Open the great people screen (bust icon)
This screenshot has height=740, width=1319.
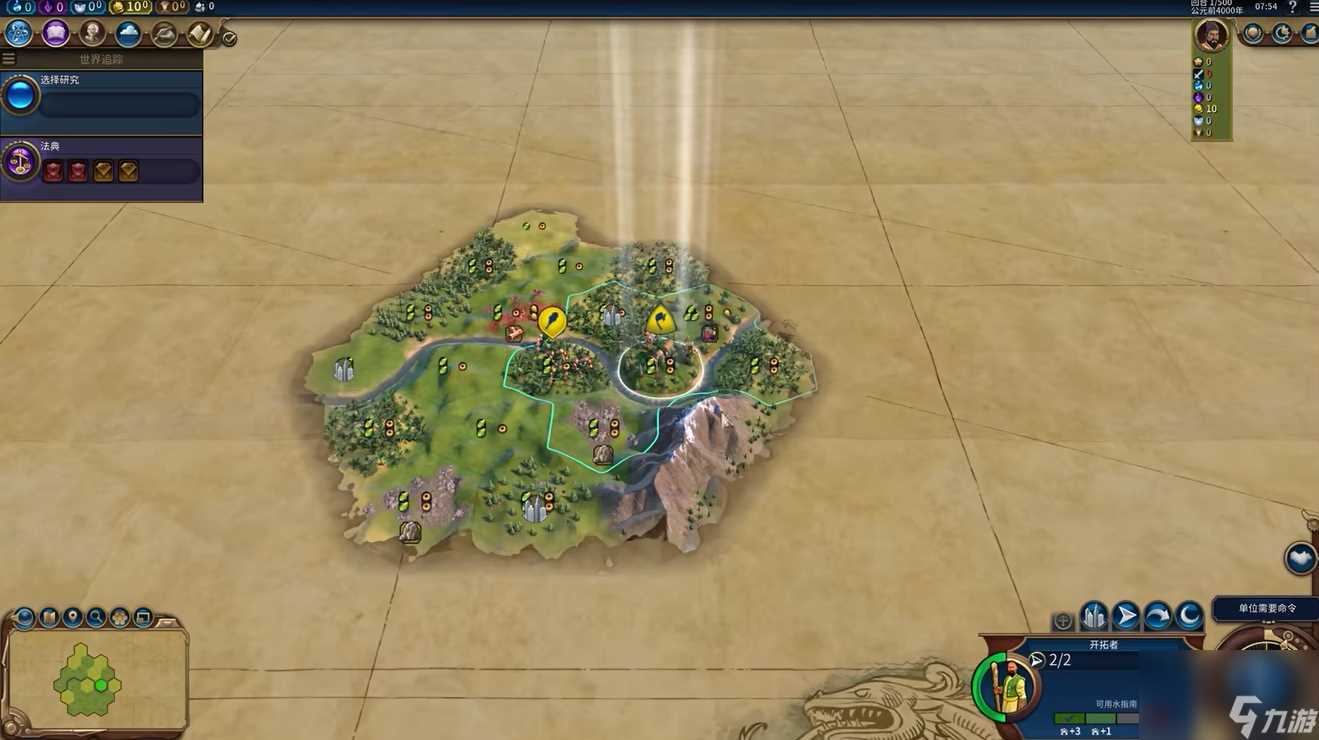[92, 33]
